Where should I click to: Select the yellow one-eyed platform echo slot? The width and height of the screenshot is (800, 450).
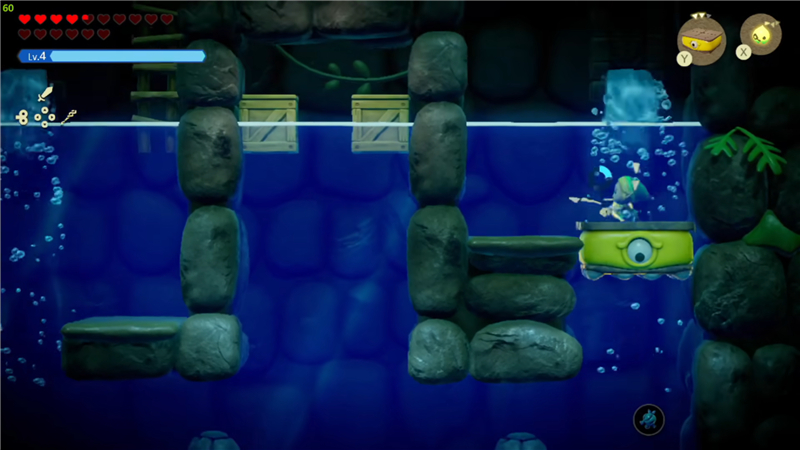tap(702, 38)
